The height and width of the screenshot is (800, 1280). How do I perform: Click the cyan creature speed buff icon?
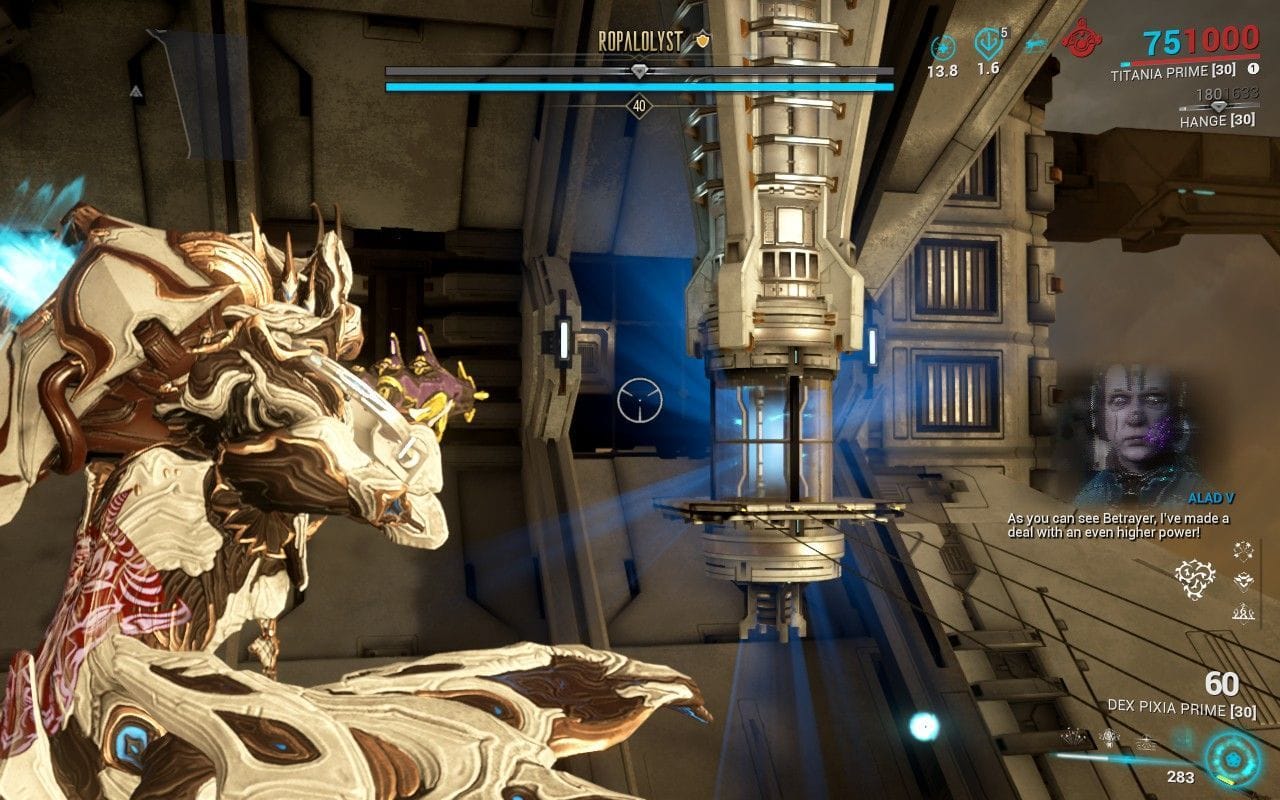(1035, 42)
